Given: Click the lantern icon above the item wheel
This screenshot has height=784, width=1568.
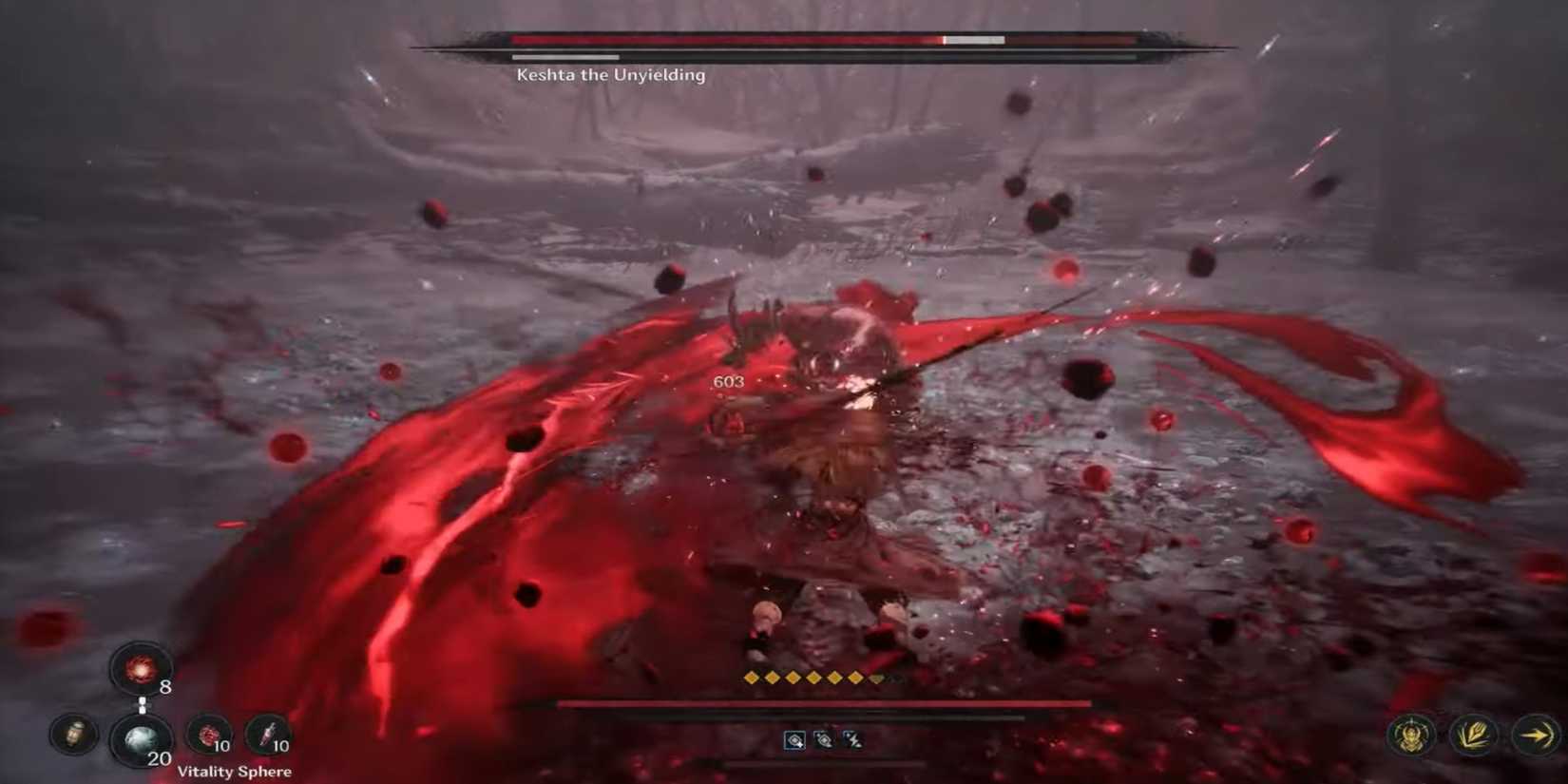Looking at the screenshot, I should [72, 735].
